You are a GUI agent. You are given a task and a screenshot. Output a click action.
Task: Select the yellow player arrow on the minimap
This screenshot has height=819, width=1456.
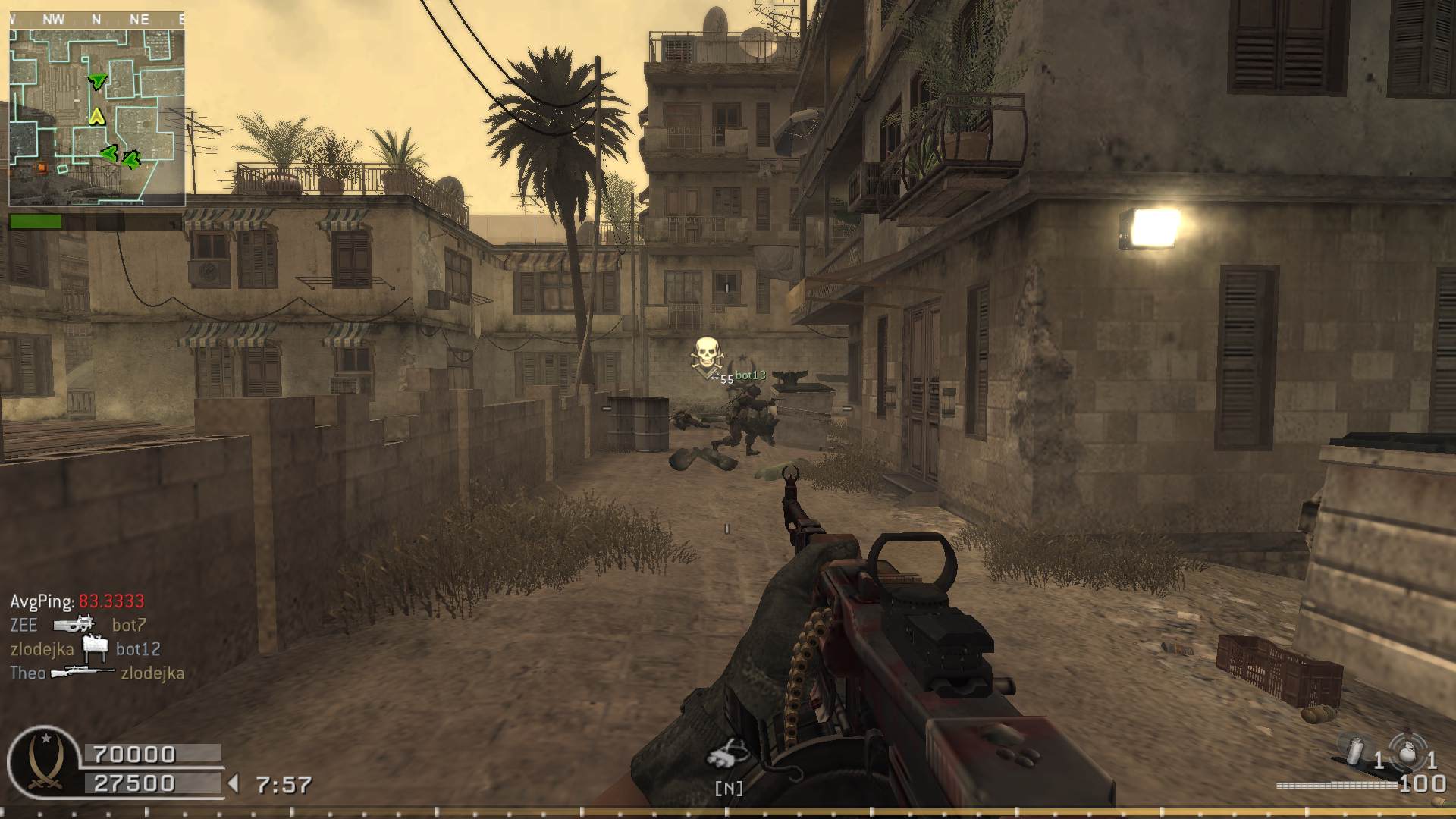96,116
